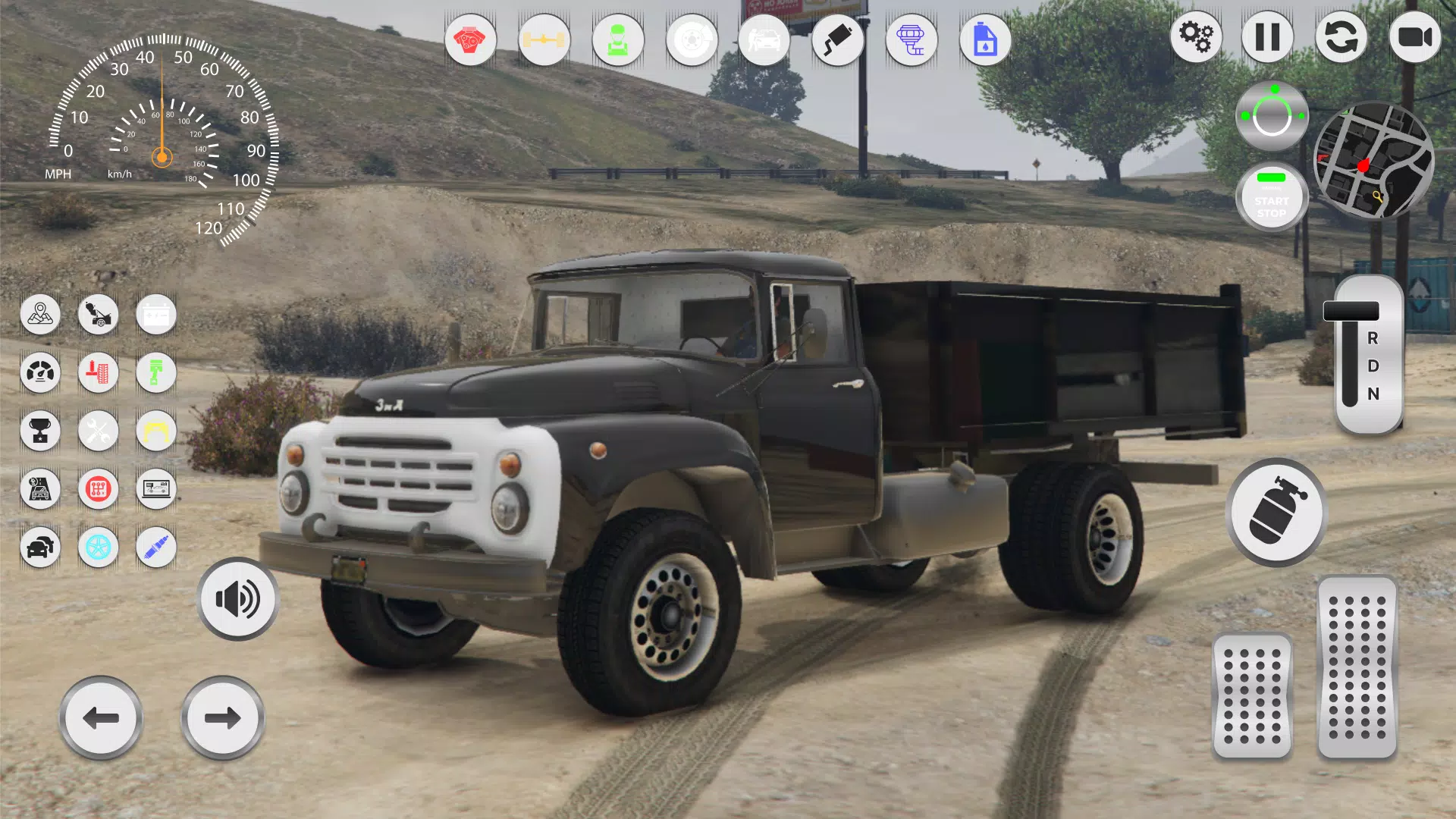Select the trophy achievements icon
Viewport: 1456px width, 819px height.
pyautogui.click(x=41, y=431)
